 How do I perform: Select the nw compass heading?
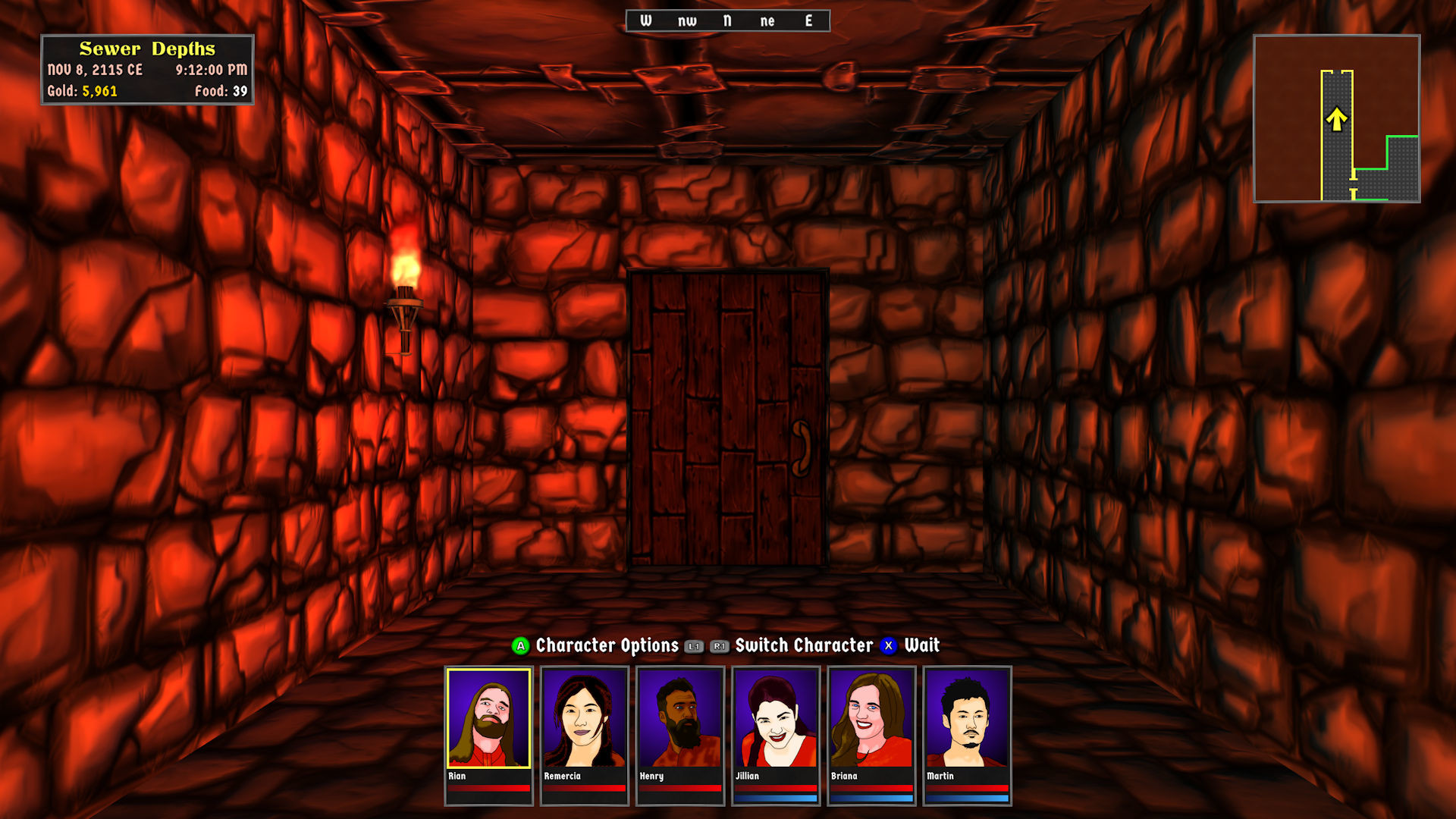pos(686,20)
